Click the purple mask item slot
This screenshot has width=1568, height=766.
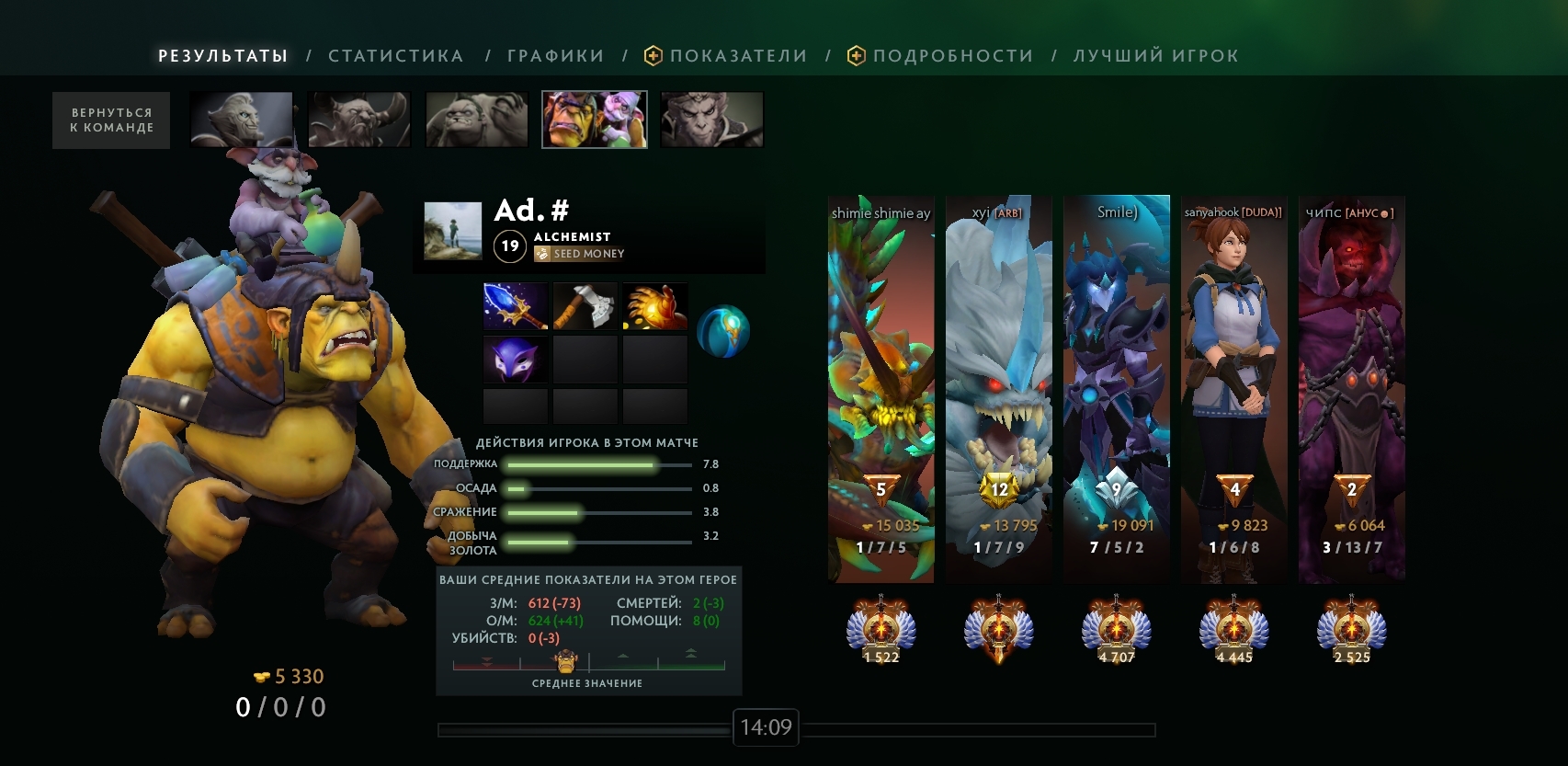click(x=516, y=359)
